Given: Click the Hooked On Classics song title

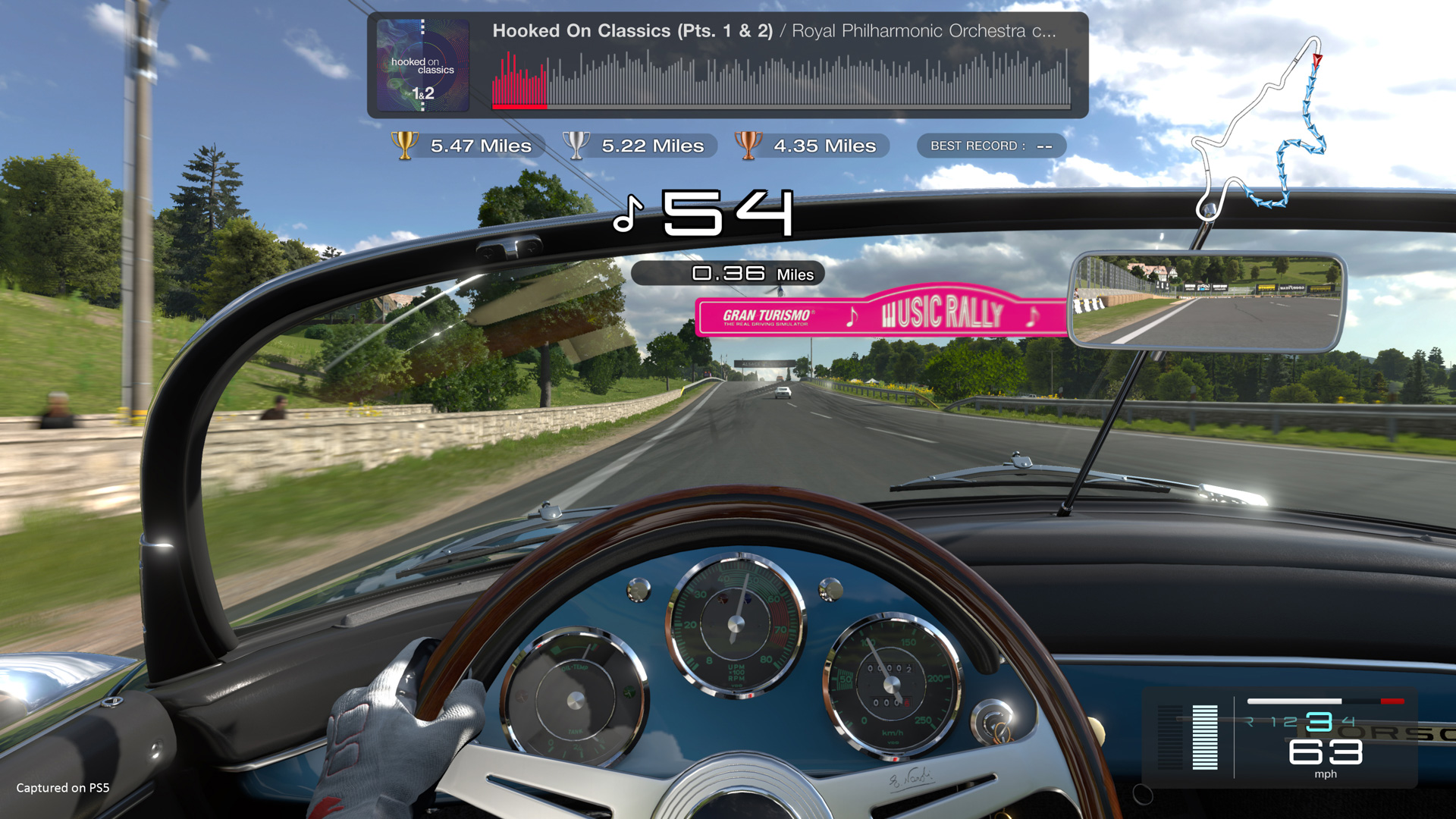Looking at the screenshot, I should coord(634,32).
